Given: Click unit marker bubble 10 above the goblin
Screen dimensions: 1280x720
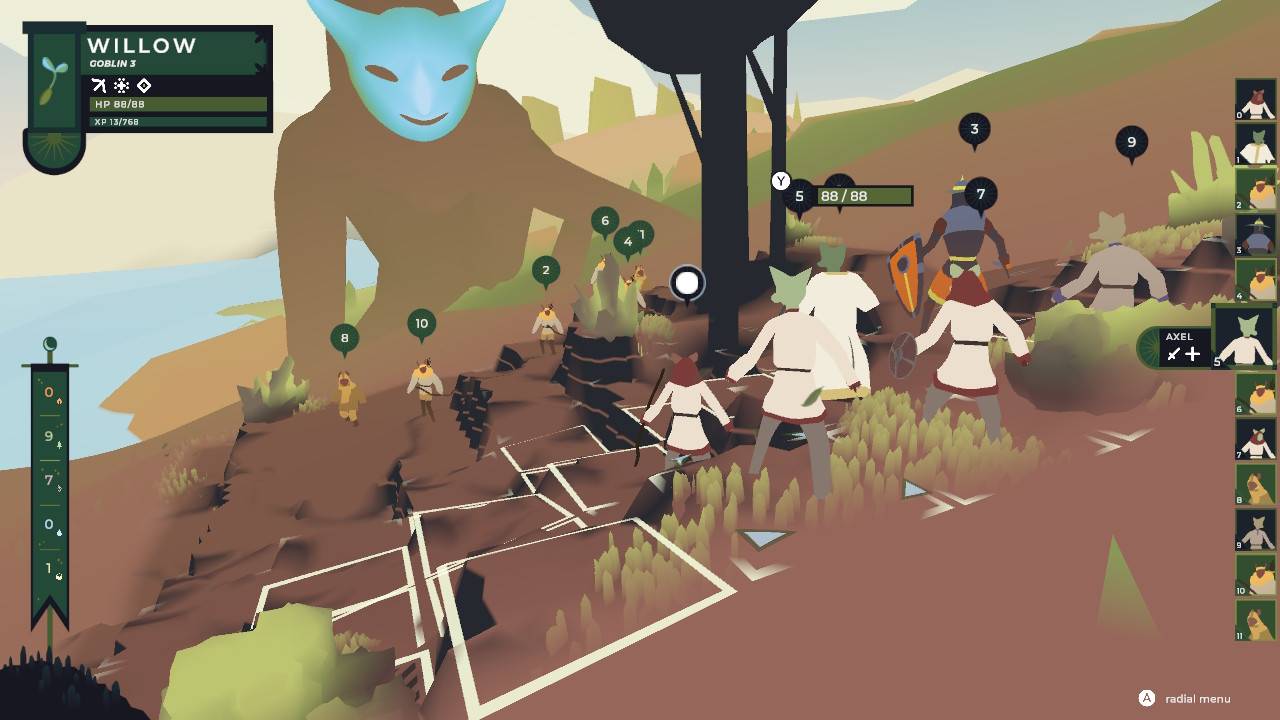Looking at the screenshot, I should [x=421, y=323].
